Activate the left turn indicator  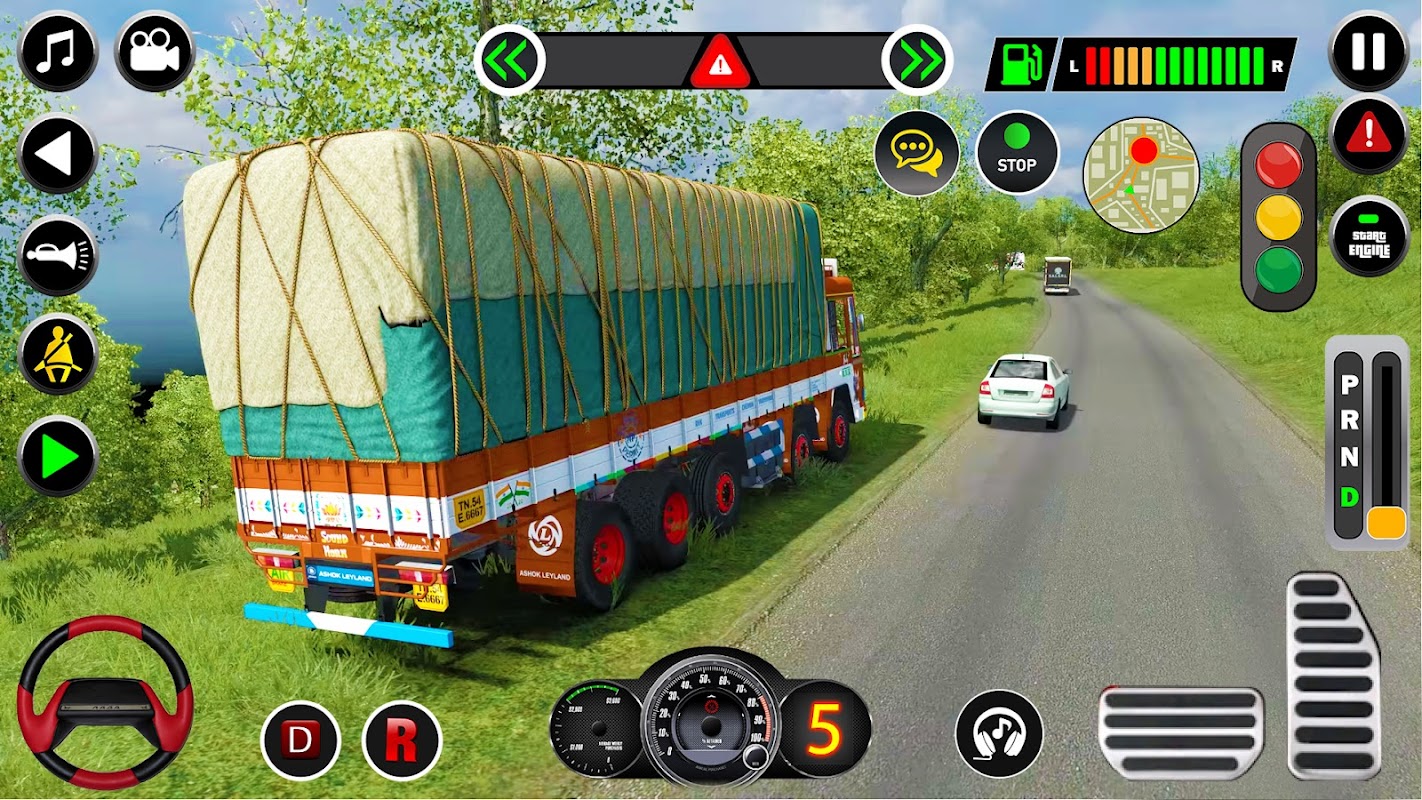tap(509, 61)
